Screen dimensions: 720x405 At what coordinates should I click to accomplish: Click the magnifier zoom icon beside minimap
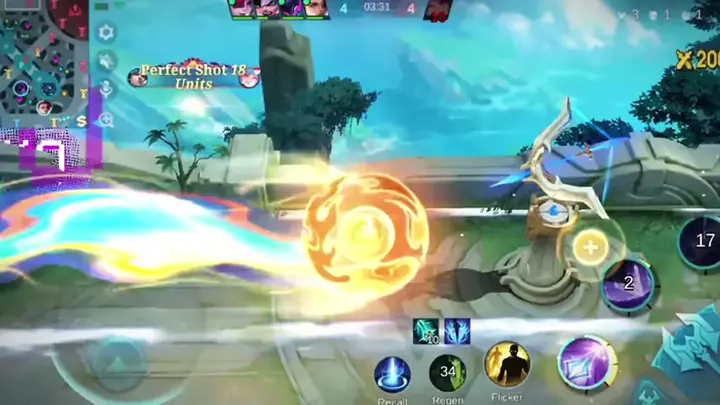105,119
